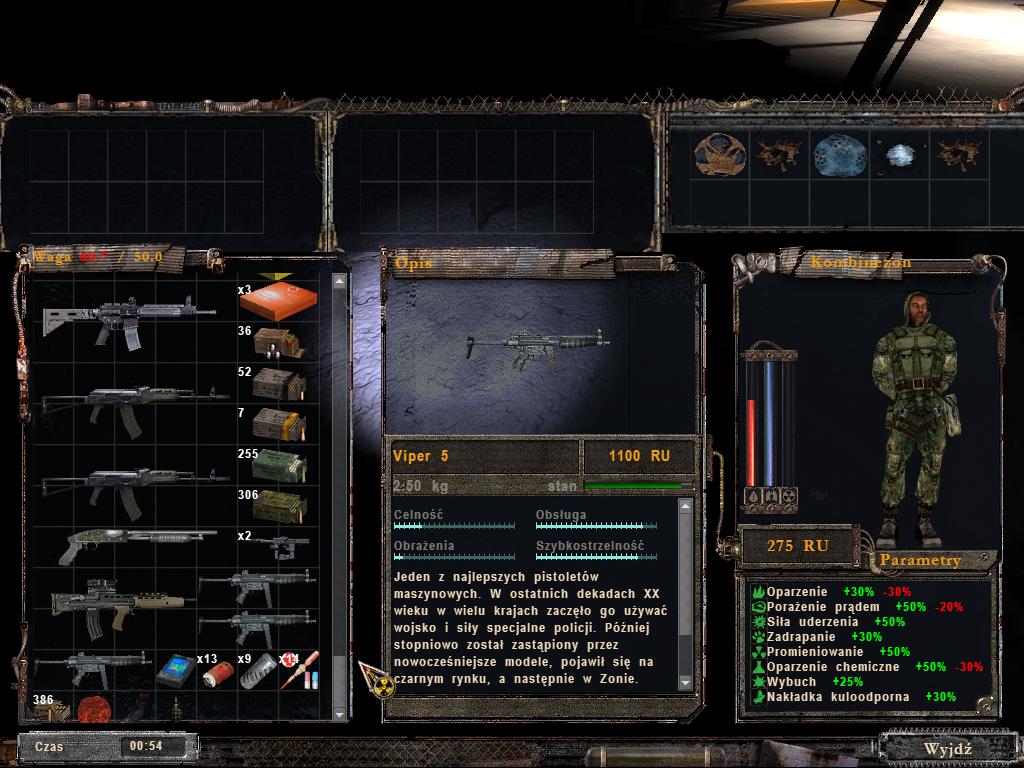Choose the syringe and pills drug item
1024x768 pixels.
click(x=302, y=672)
